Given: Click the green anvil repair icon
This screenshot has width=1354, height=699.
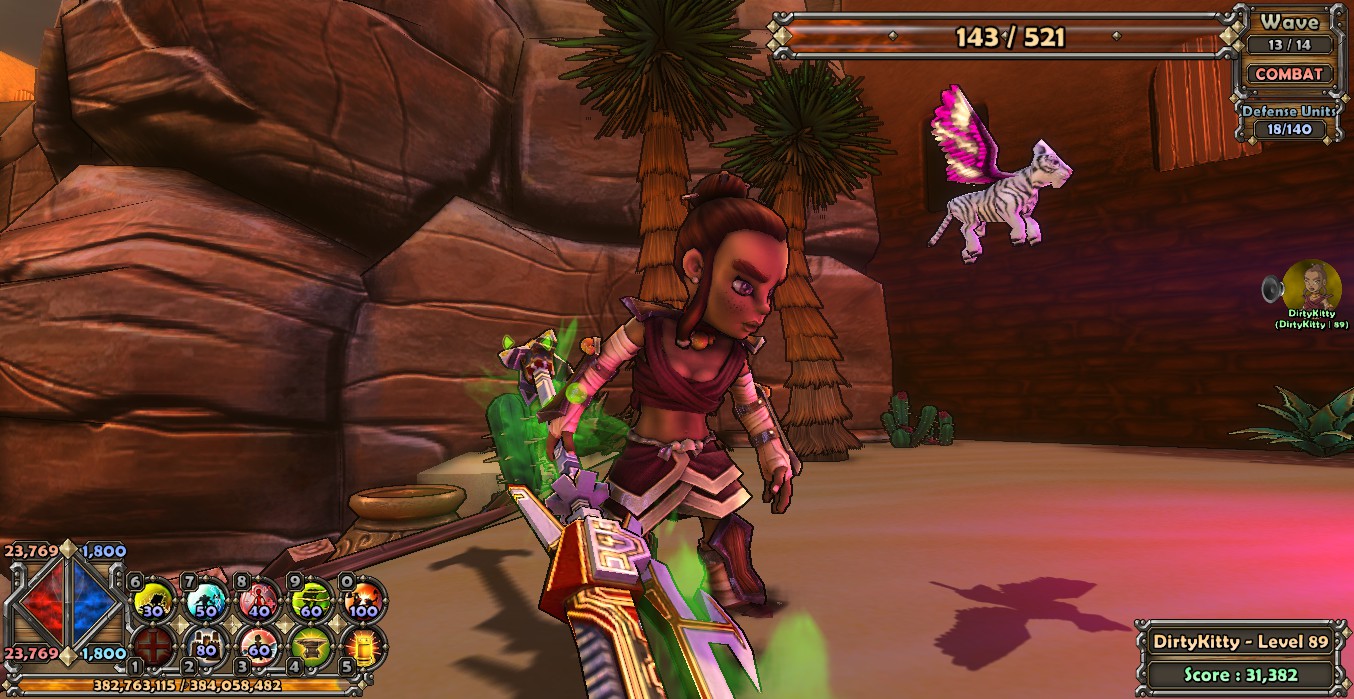Looking at the screenshot, I should (x=311, y=645).
